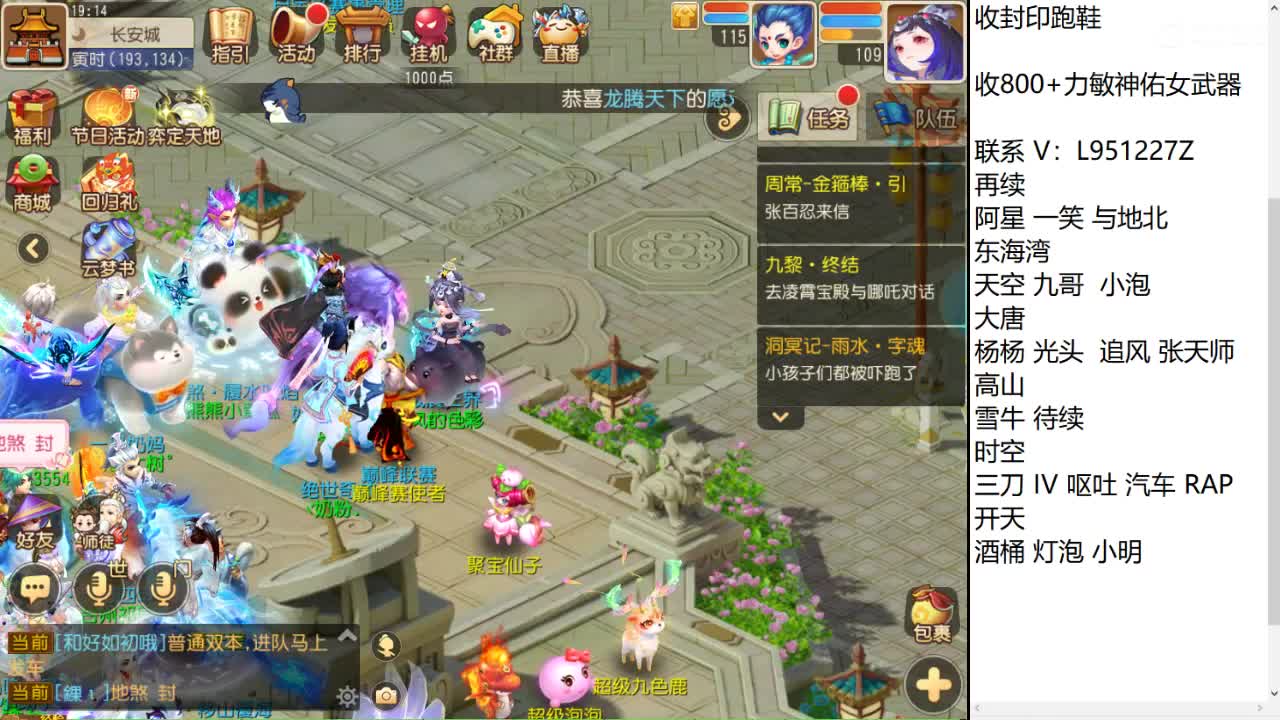1280x720 pixels.
Task: Mute the 门 guild voice microphone
Action: [x=163, y=586]
